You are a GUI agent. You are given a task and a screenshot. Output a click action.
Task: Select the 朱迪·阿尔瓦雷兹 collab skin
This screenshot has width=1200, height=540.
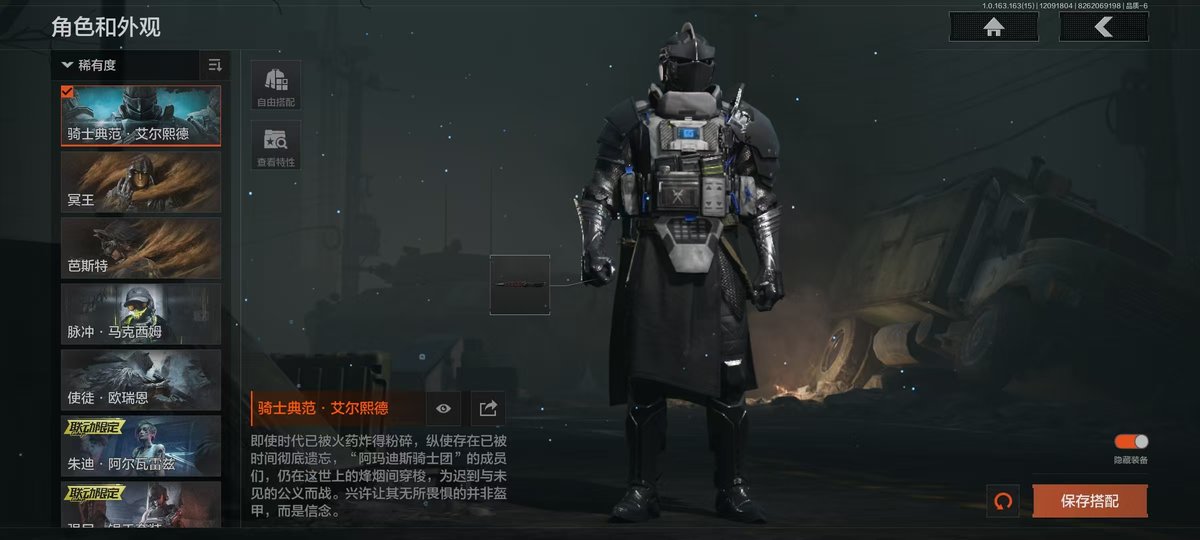(x=141, y=446)
